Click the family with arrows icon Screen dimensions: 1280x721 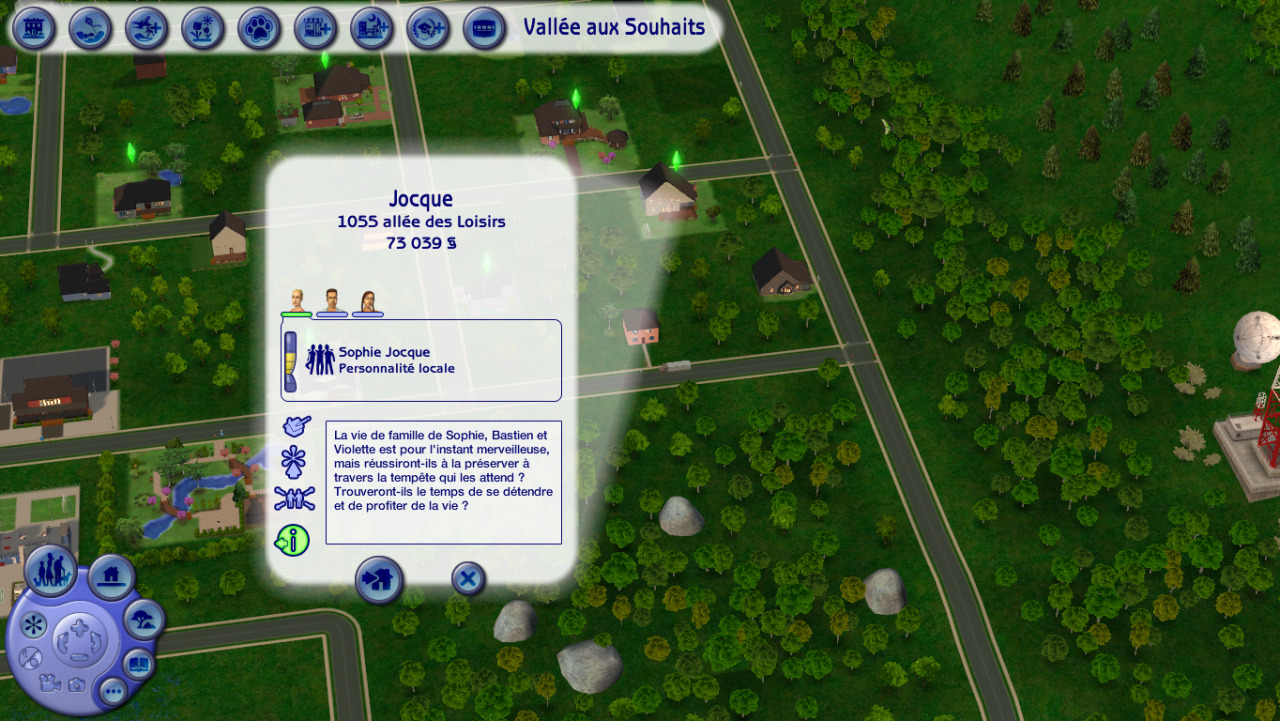pos(294,499)
